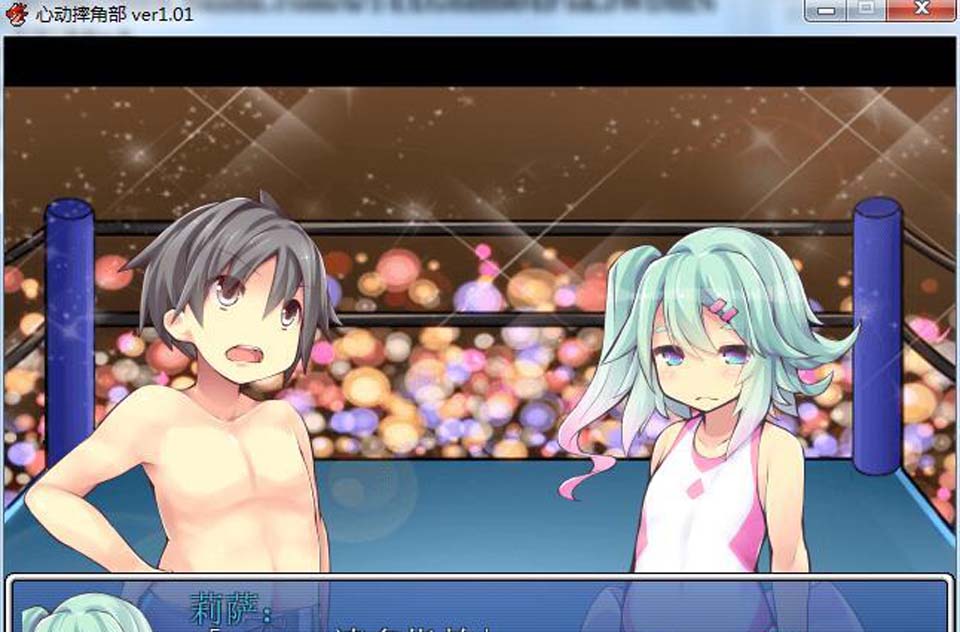This screenshot has height=632, width=960.
Task: Close the game window
Action: click(x=920, y=10)
